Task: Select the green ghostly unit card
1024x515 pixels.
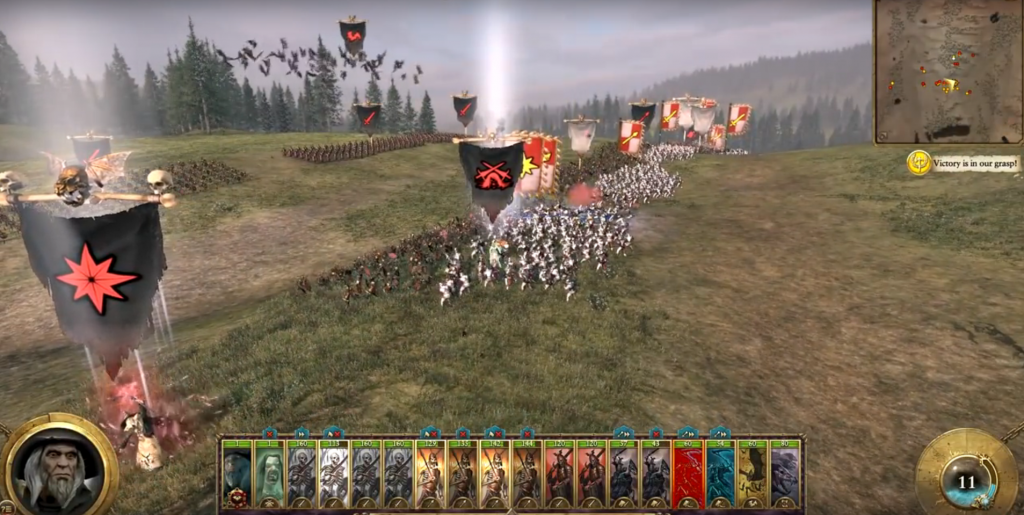Action: 269,473
